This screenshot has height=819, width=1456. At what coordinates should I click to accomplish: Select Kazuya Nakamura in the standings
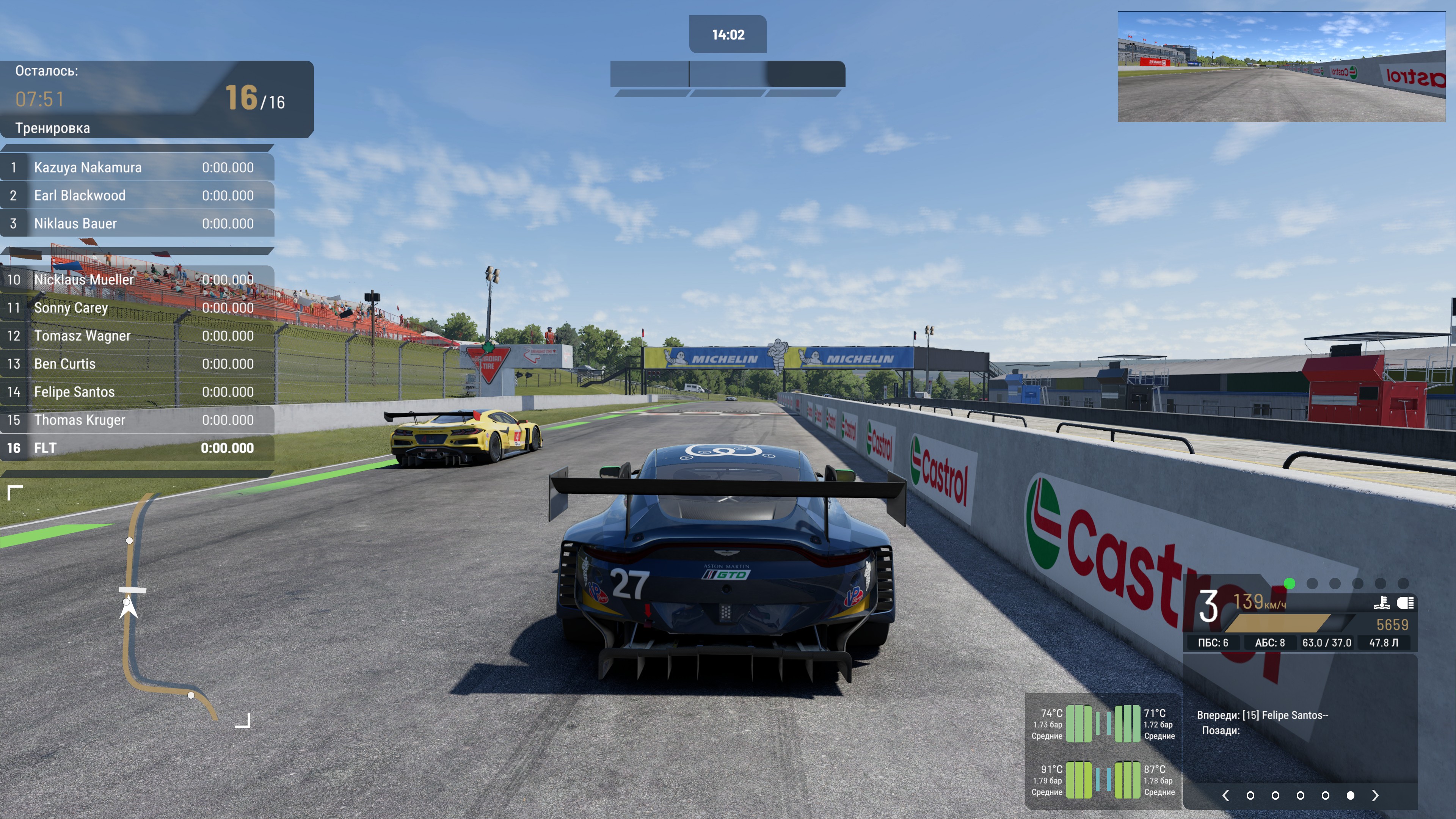click(x=137, y=167)
